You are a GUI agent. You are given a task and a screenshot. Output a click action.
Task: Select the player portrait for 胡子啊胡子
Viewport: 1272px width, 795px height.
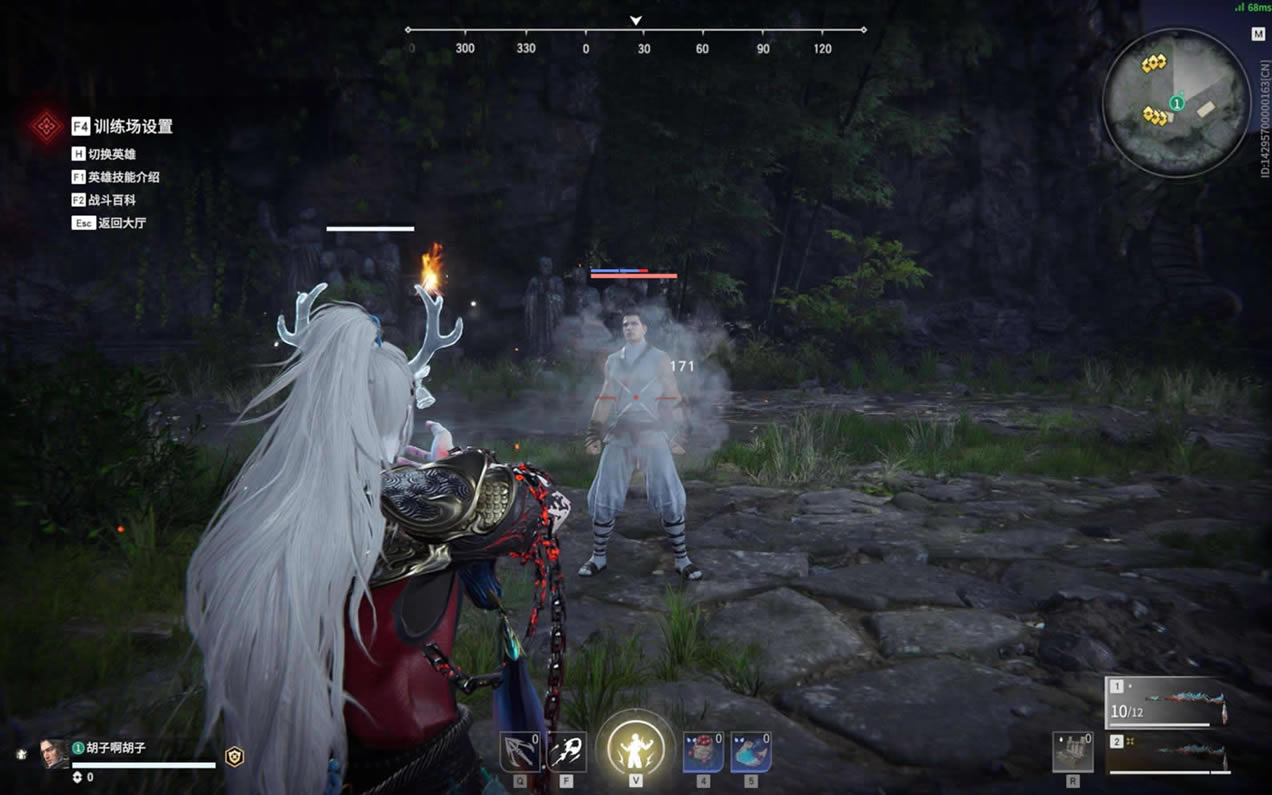[54, 754]
